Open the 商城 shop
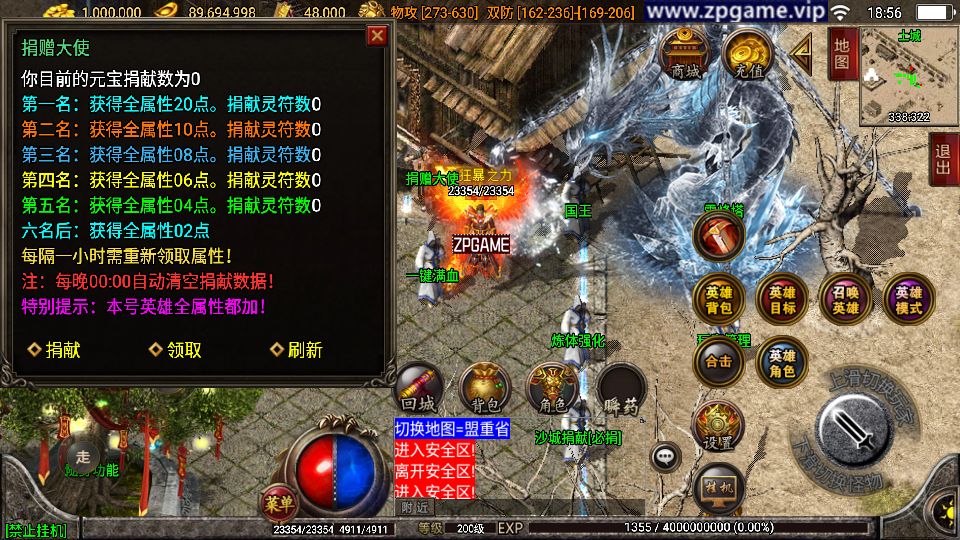This screenshot has width=960, height=540. (686, 55)
